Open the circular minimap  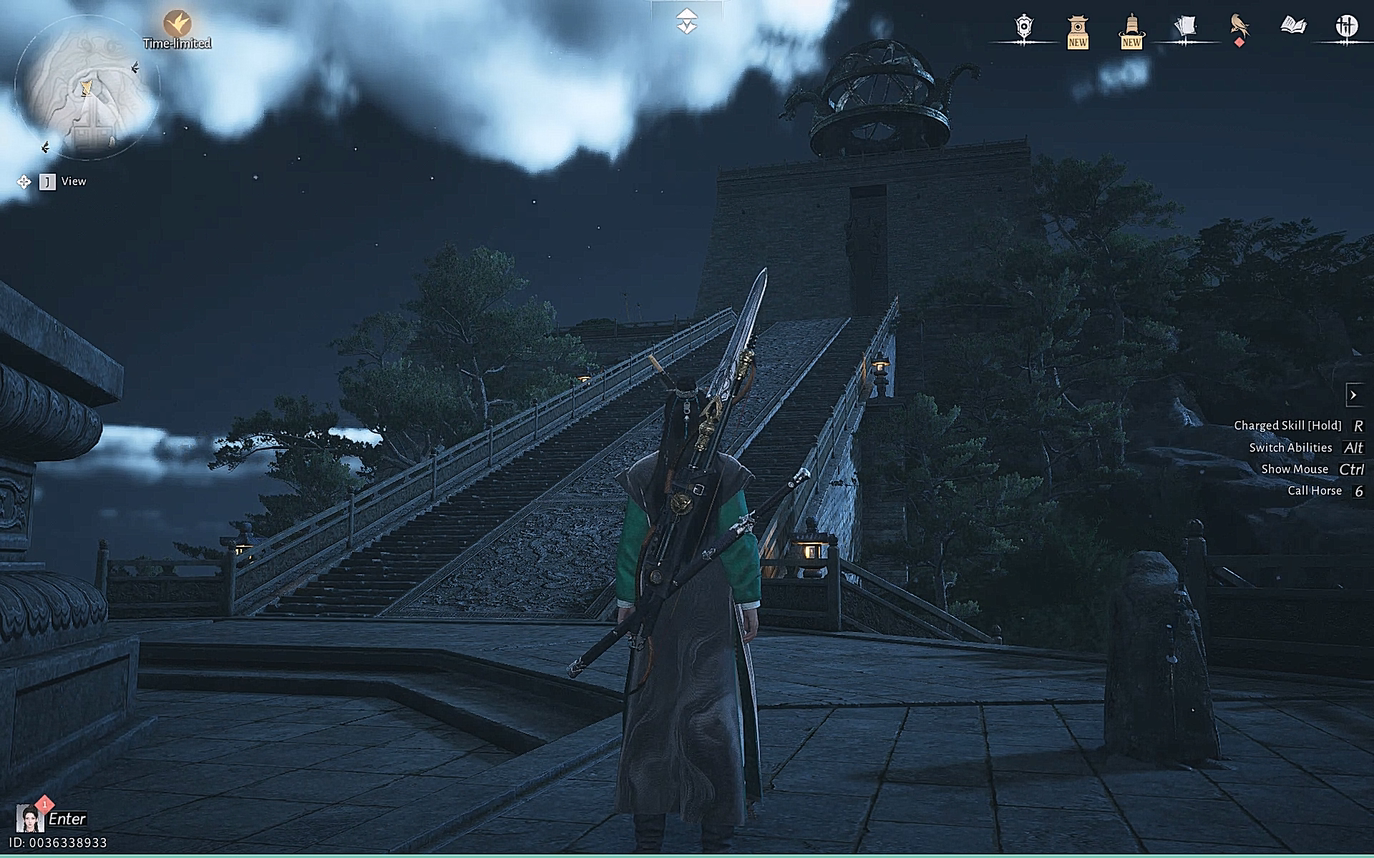[87, 87]
